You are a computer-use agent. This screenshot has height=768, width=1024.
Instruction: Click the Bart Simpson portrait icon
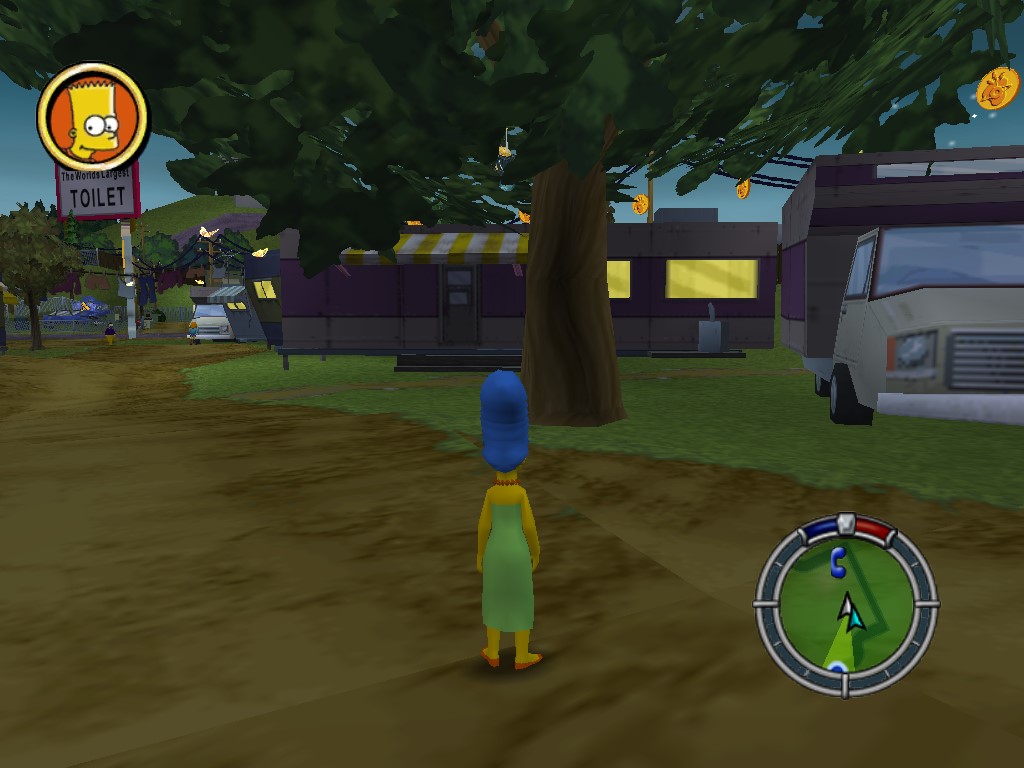[x=92, y=118]
